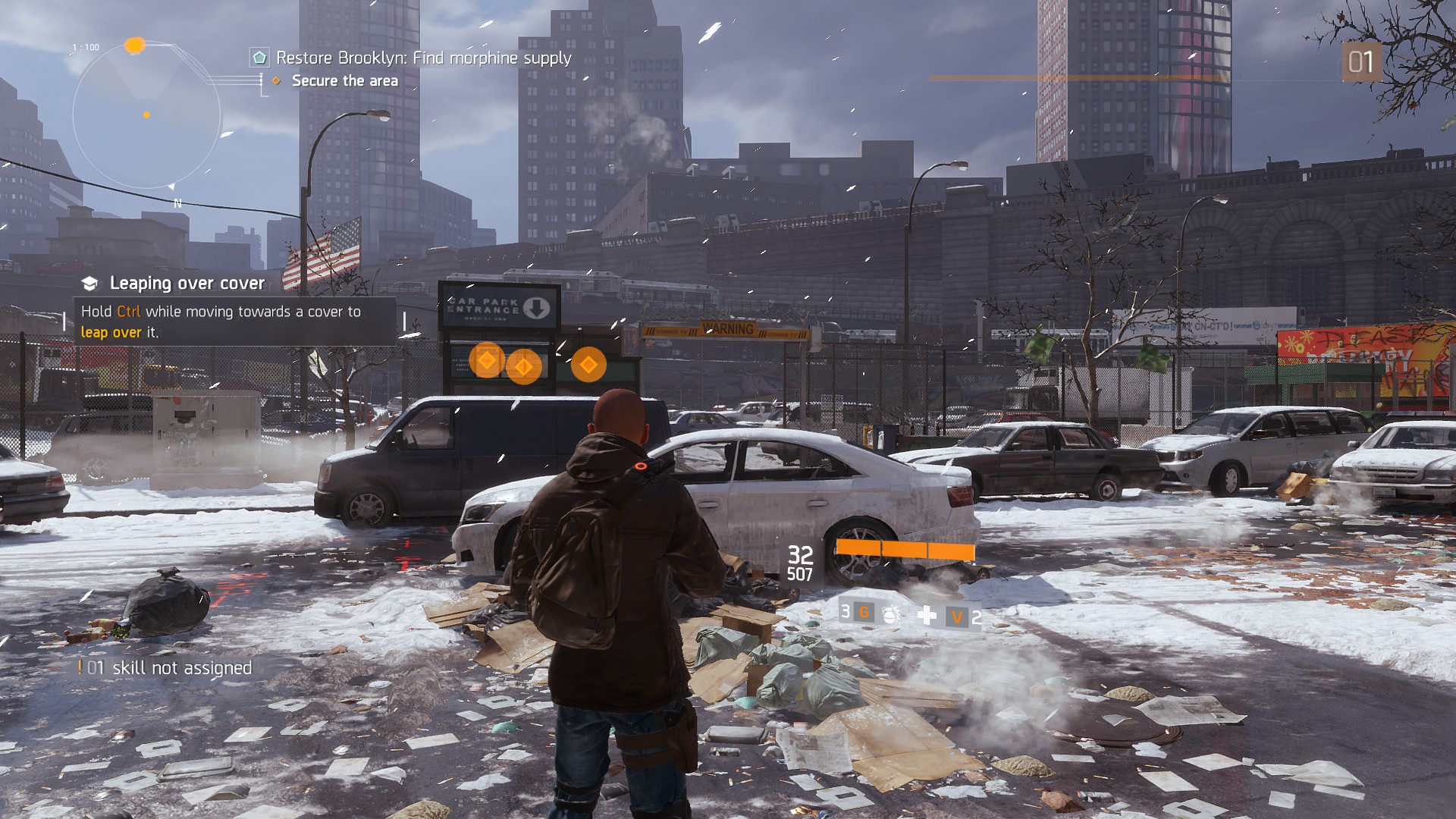Open the Leaping over cover tutorial tip
Image resolution: width=1456 pixels, height=819 pixels.
pos(187,283)
